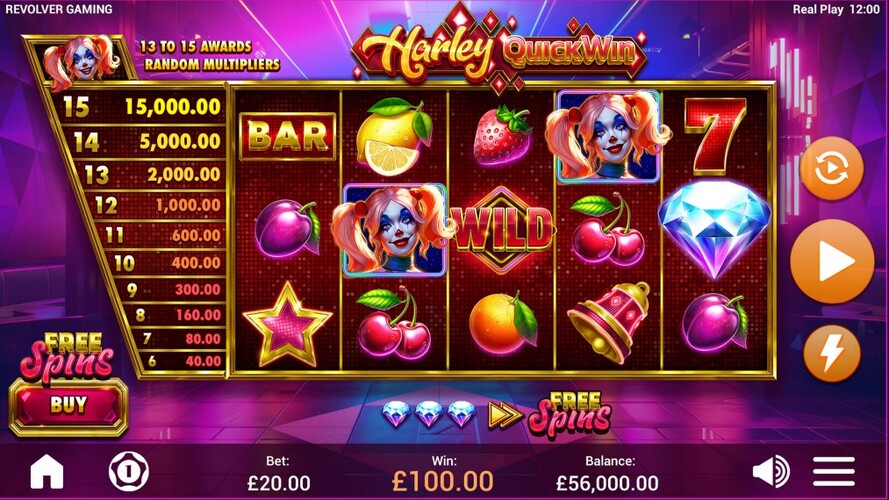Image resolution: width=889 pixels, height=500 pixels.
Task: Toggle the sound speaker icon
Action: (770, 471)
